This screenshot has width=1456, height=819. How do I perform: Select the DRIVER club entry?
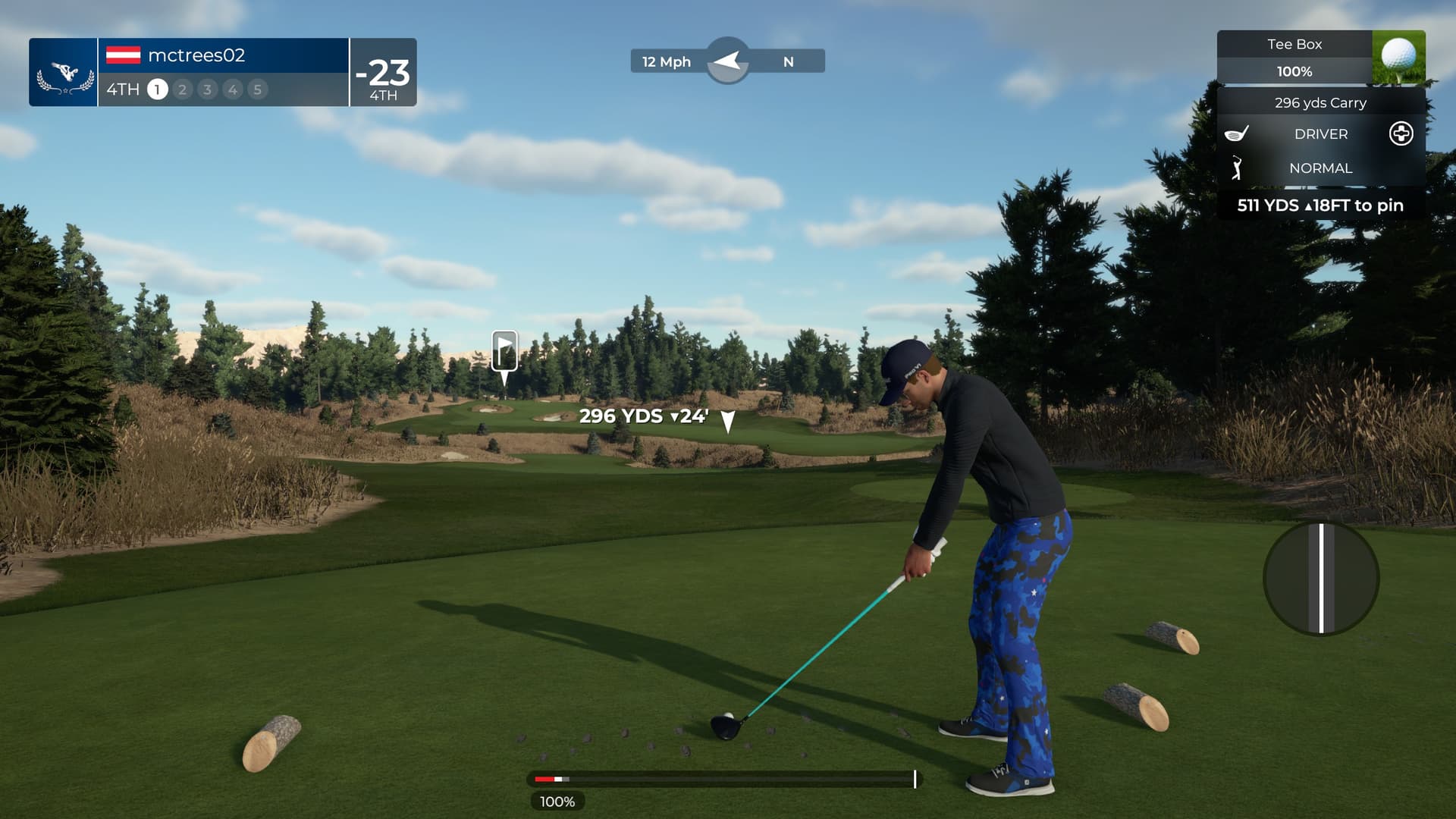(1320, 134)
